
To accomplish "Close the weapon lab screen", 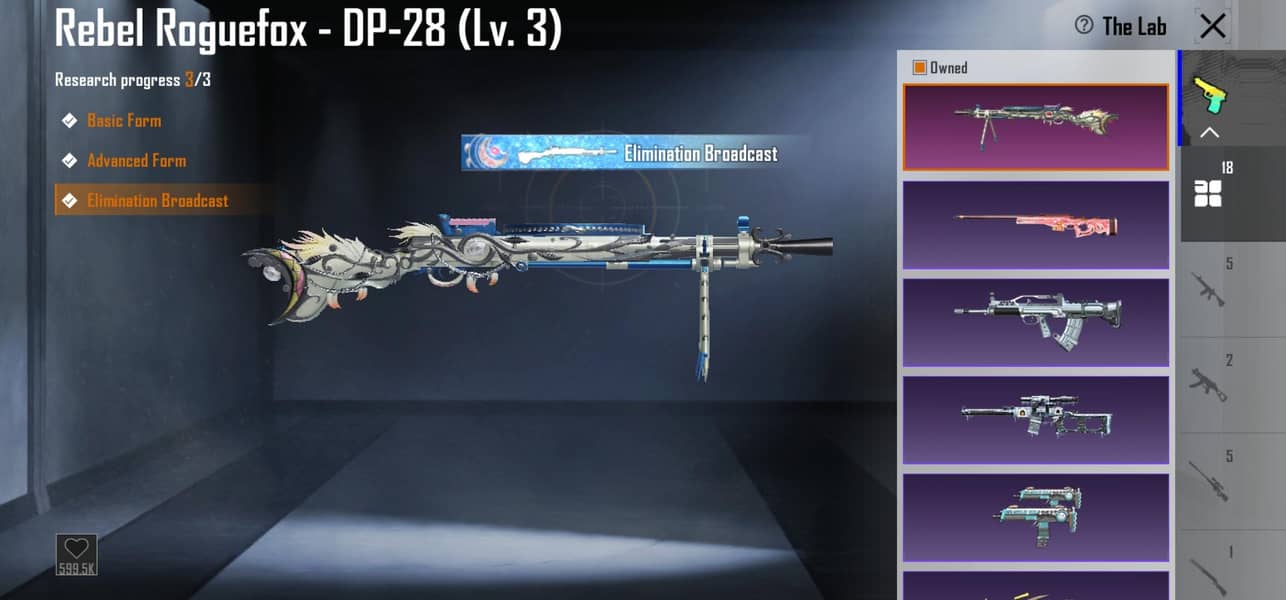I will pos(1212,27).
